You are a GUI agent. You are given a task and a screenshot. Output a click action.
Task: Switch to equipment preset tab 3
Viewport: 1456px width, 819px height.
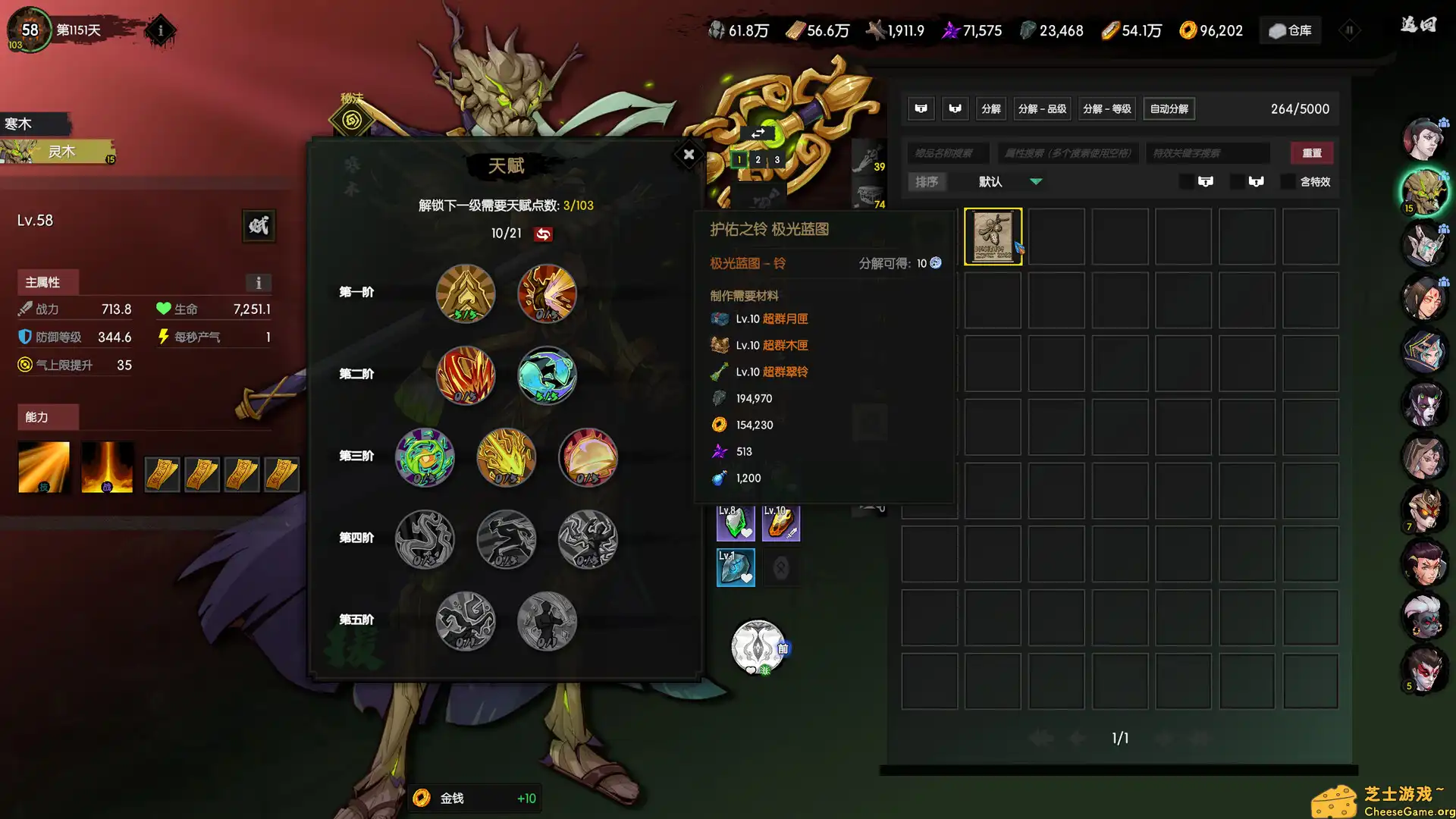[x=777, y=160]
